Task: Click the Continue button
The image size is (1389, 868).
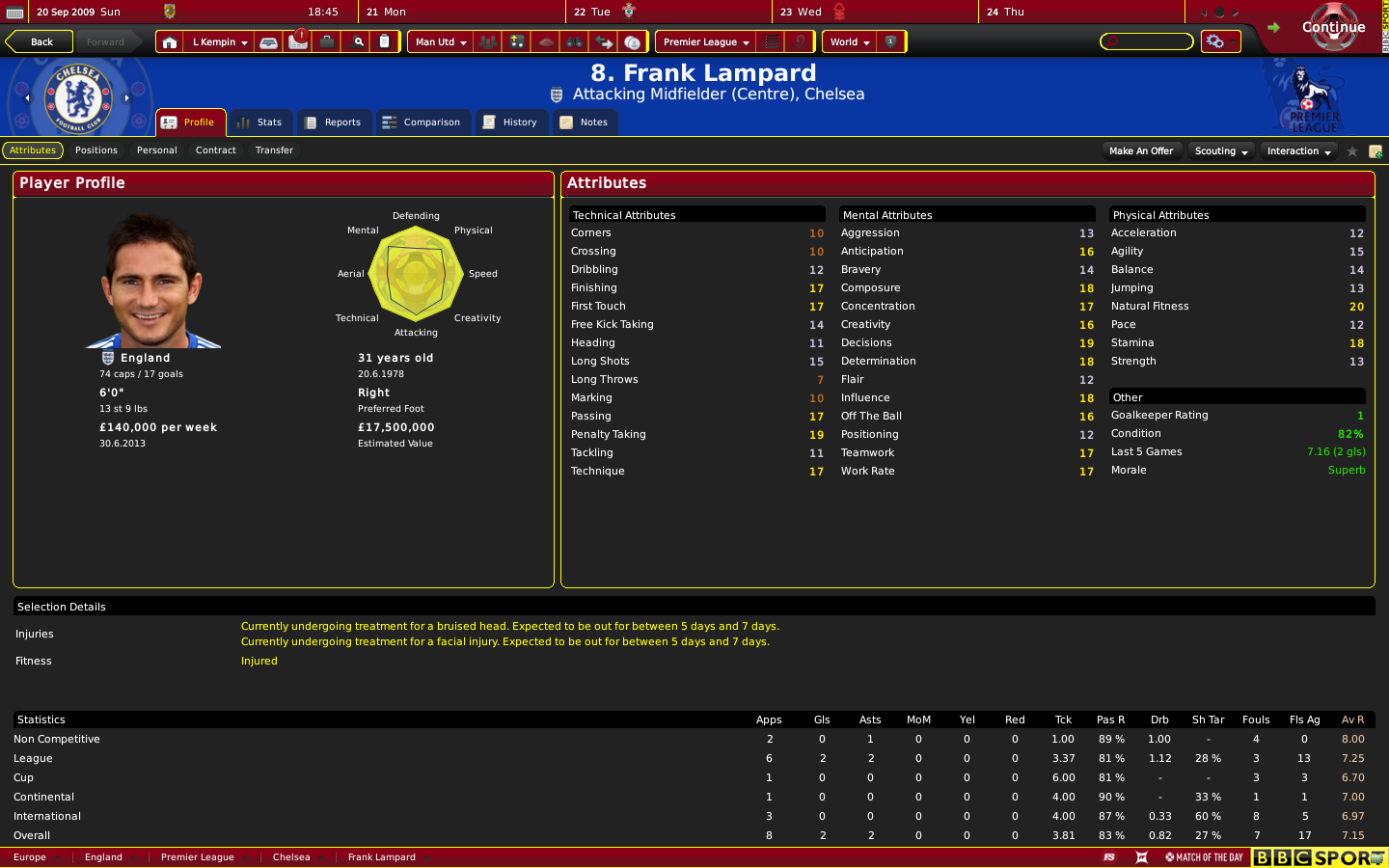Action: click(x=1332, y=27)
